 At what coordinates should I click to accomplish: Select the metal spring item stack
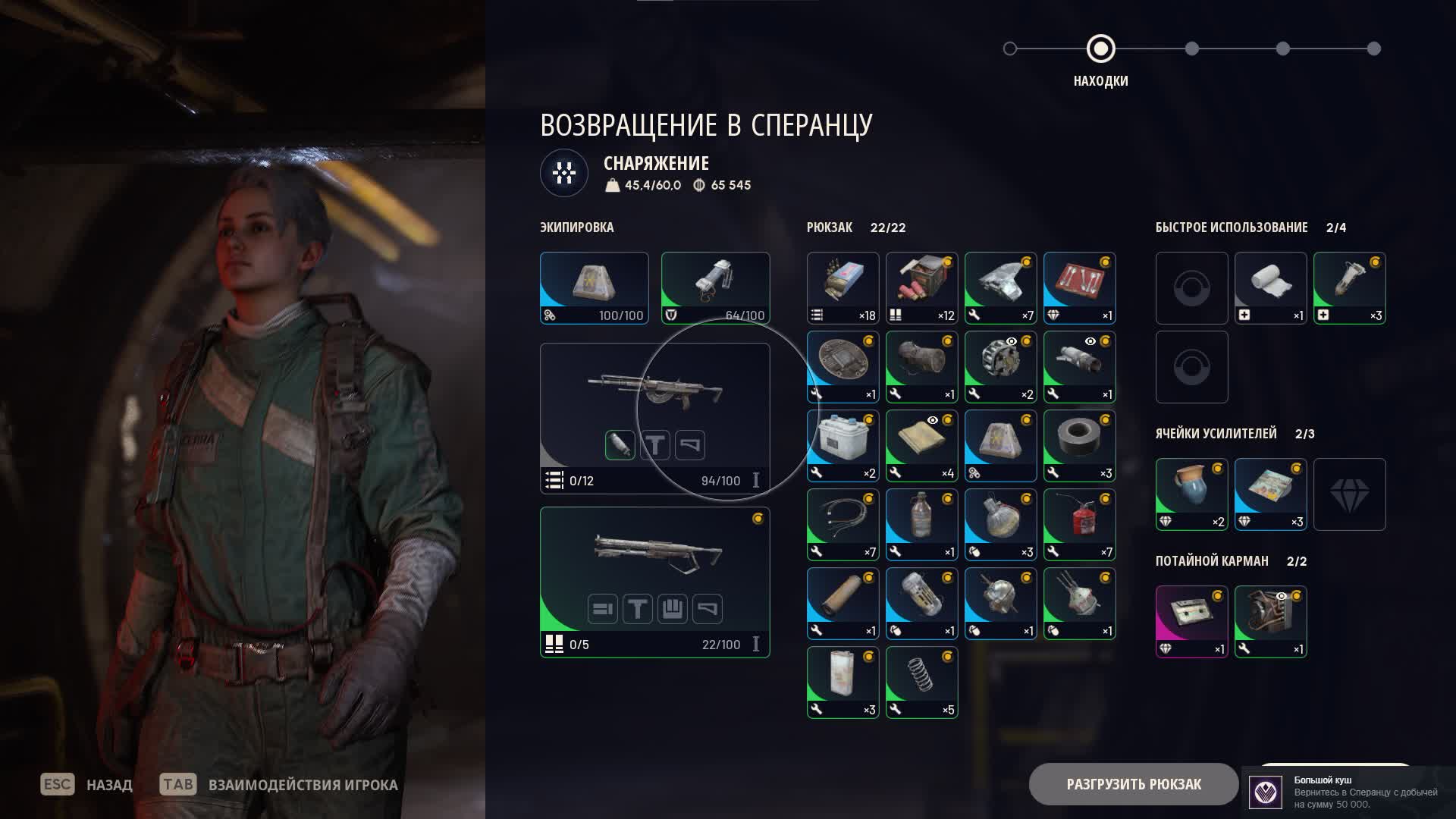[921, 682]
